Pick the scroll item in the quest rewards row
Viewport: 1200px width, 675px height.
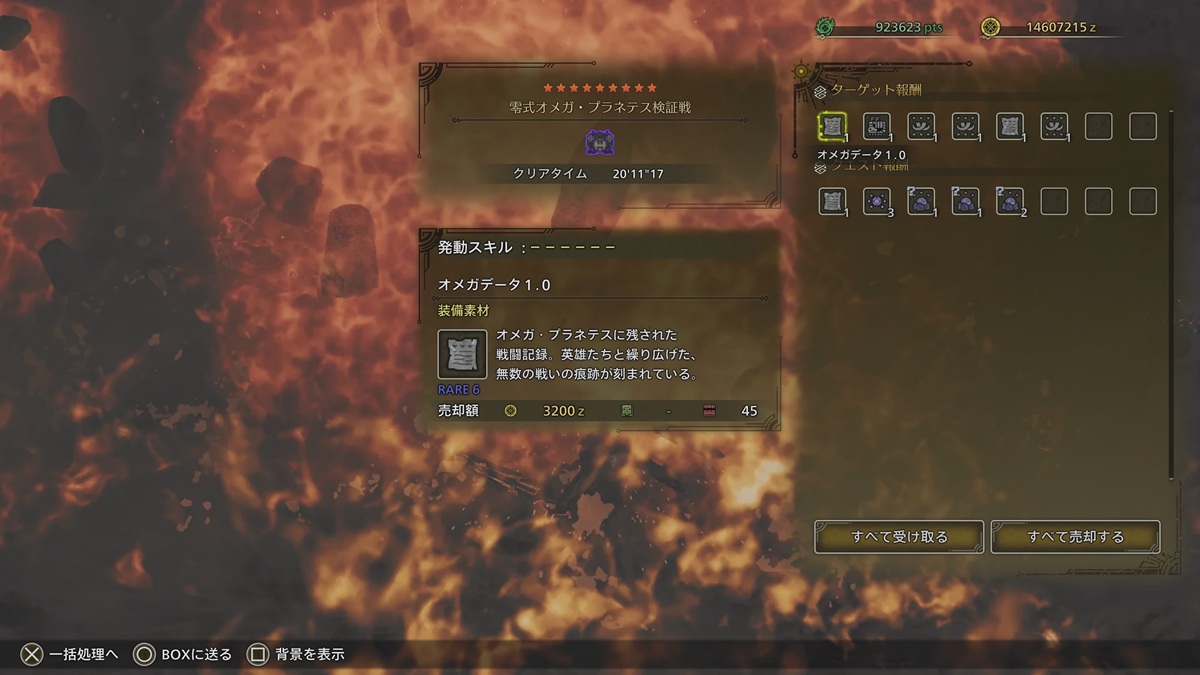[x=833, y=201]
